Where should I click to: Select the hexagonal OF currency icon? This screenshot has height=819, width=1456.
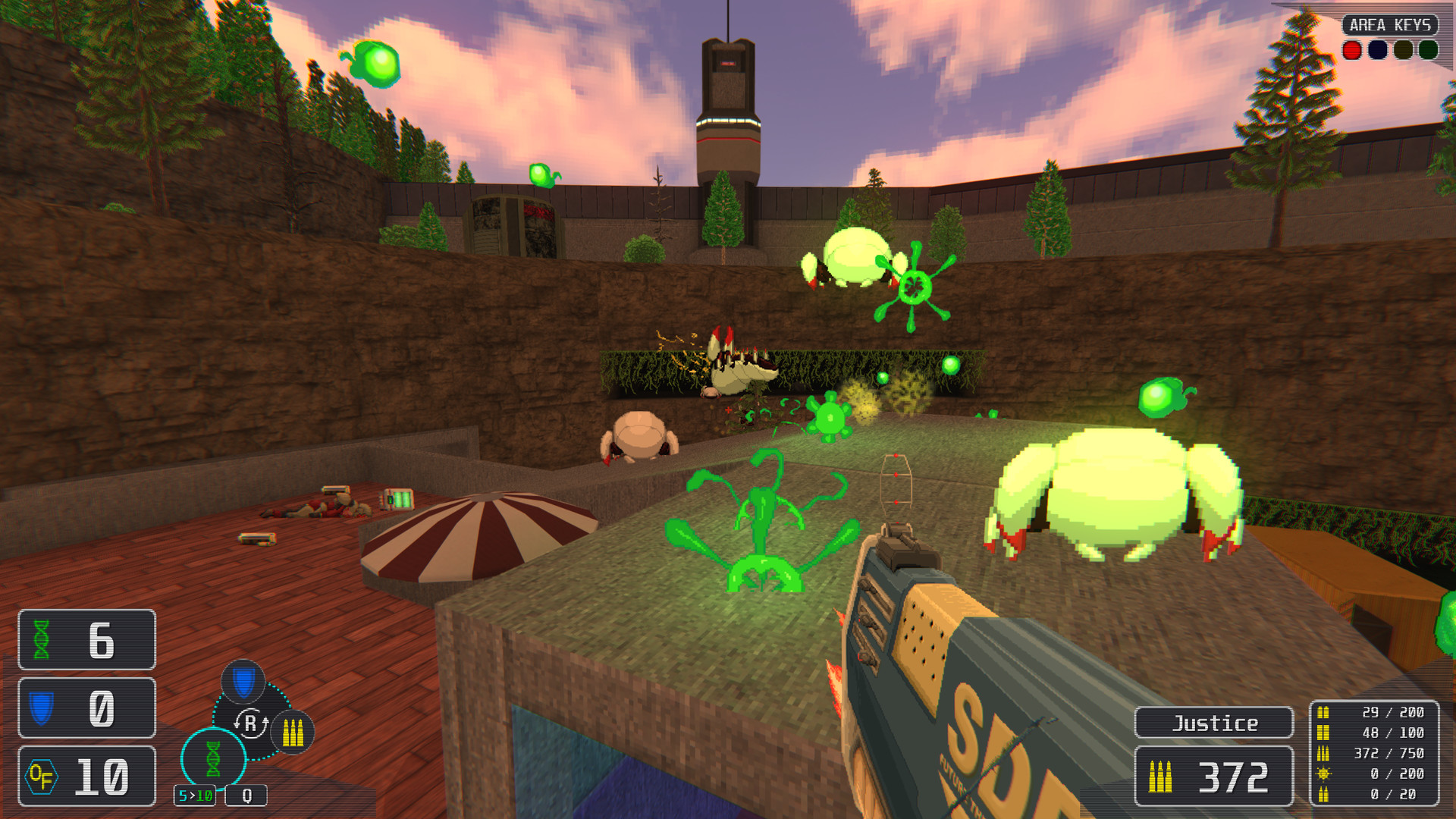tap(43, 776)
